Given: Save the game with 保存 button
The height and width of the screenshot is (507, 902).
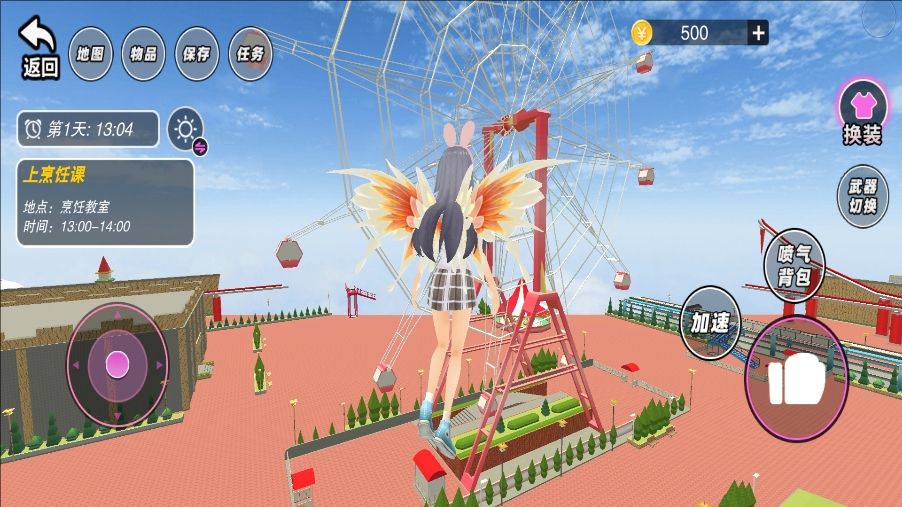Looking at the screenshot, I should point(197,53).
